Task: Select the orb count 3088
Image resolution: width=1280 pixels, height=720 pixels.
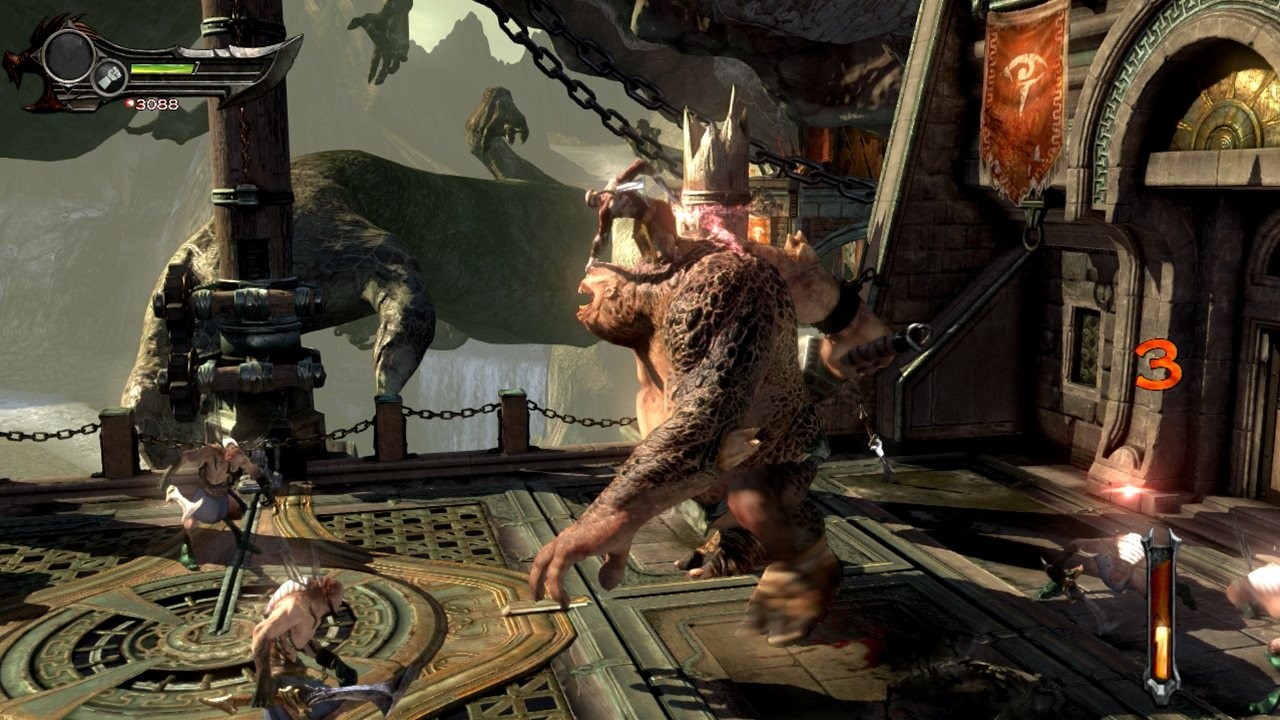Action: point(155,104)
